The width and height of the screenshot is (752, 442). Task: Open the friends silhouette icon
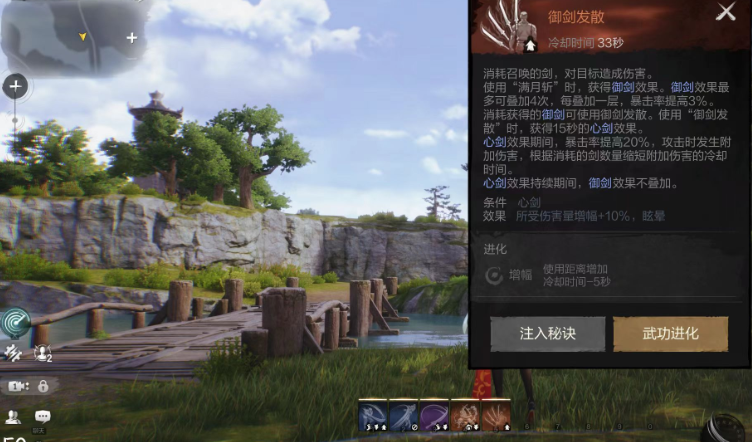[13, 417]
